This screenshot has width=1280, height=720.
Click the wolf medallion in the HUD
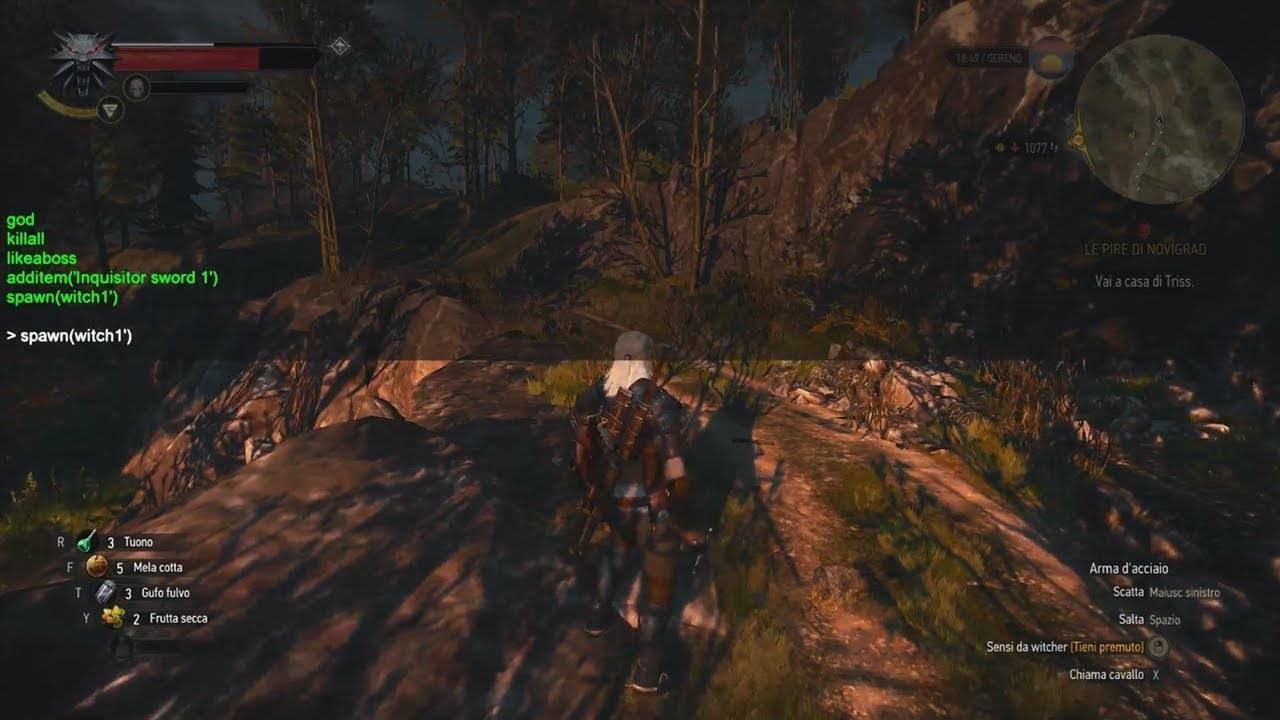coord(81,57)
